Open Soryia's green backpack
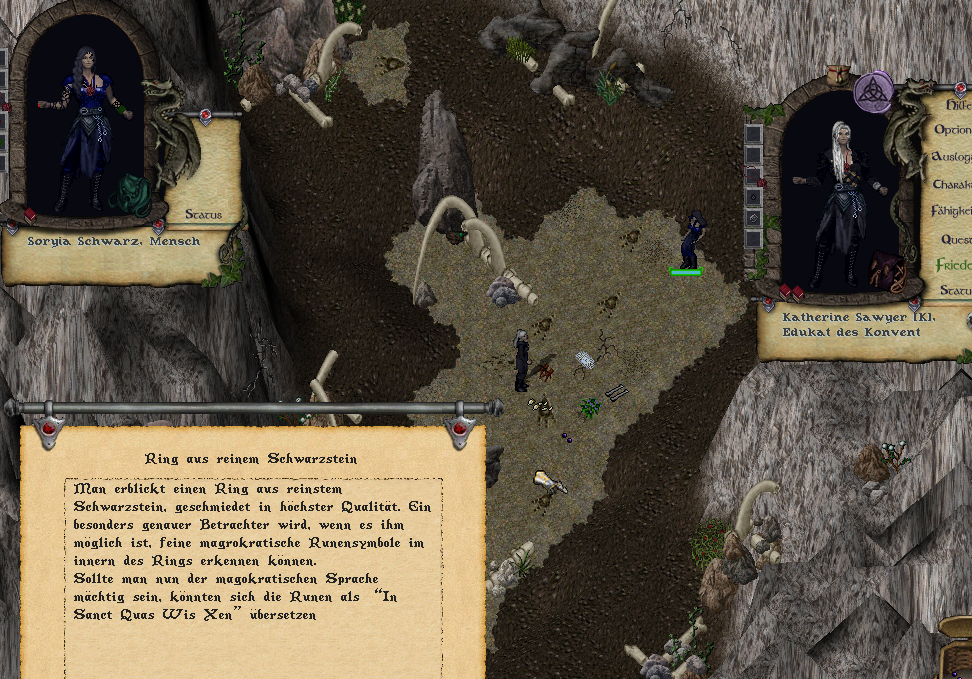Screen dimensions: 972x679 click(130, 194)
